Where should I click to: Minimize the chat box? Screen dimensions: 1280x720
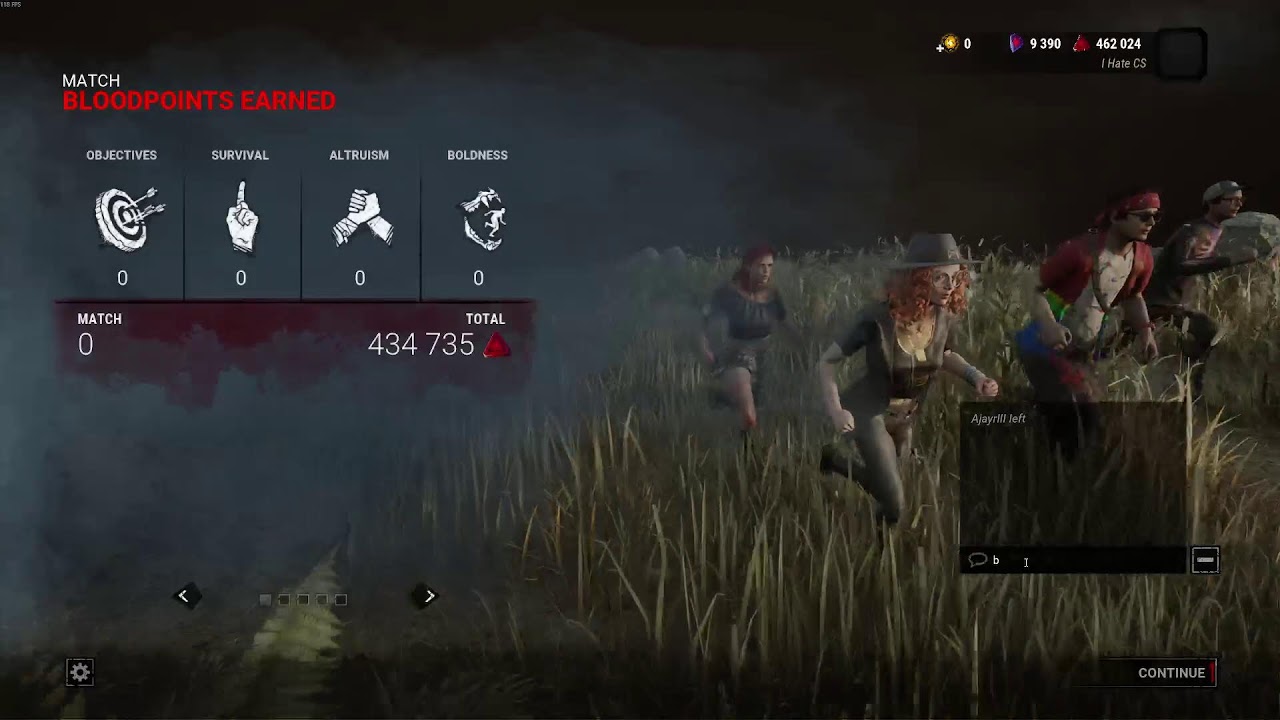click(x=1205, y=561)
